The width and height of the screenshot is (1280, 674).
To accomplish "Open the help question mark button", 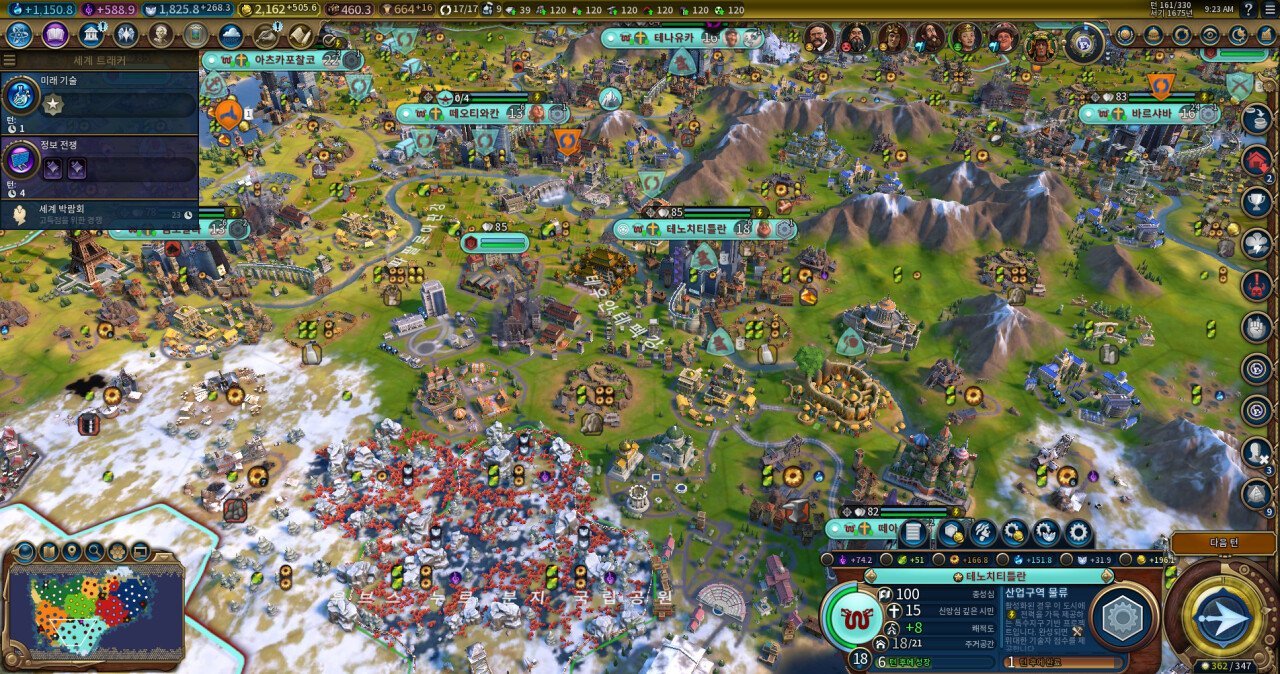I will 1248,9.
